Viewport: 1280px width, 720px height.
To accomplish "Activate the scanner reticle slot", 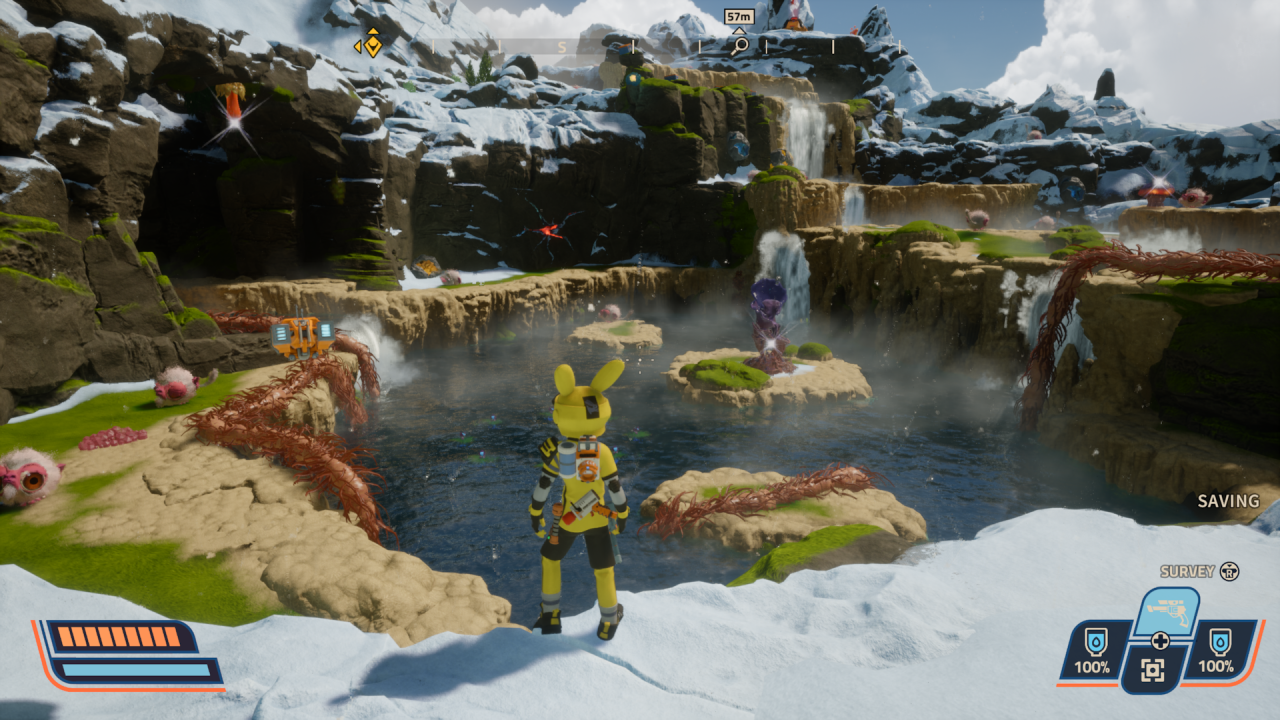I will click(x=1155, y=669).
